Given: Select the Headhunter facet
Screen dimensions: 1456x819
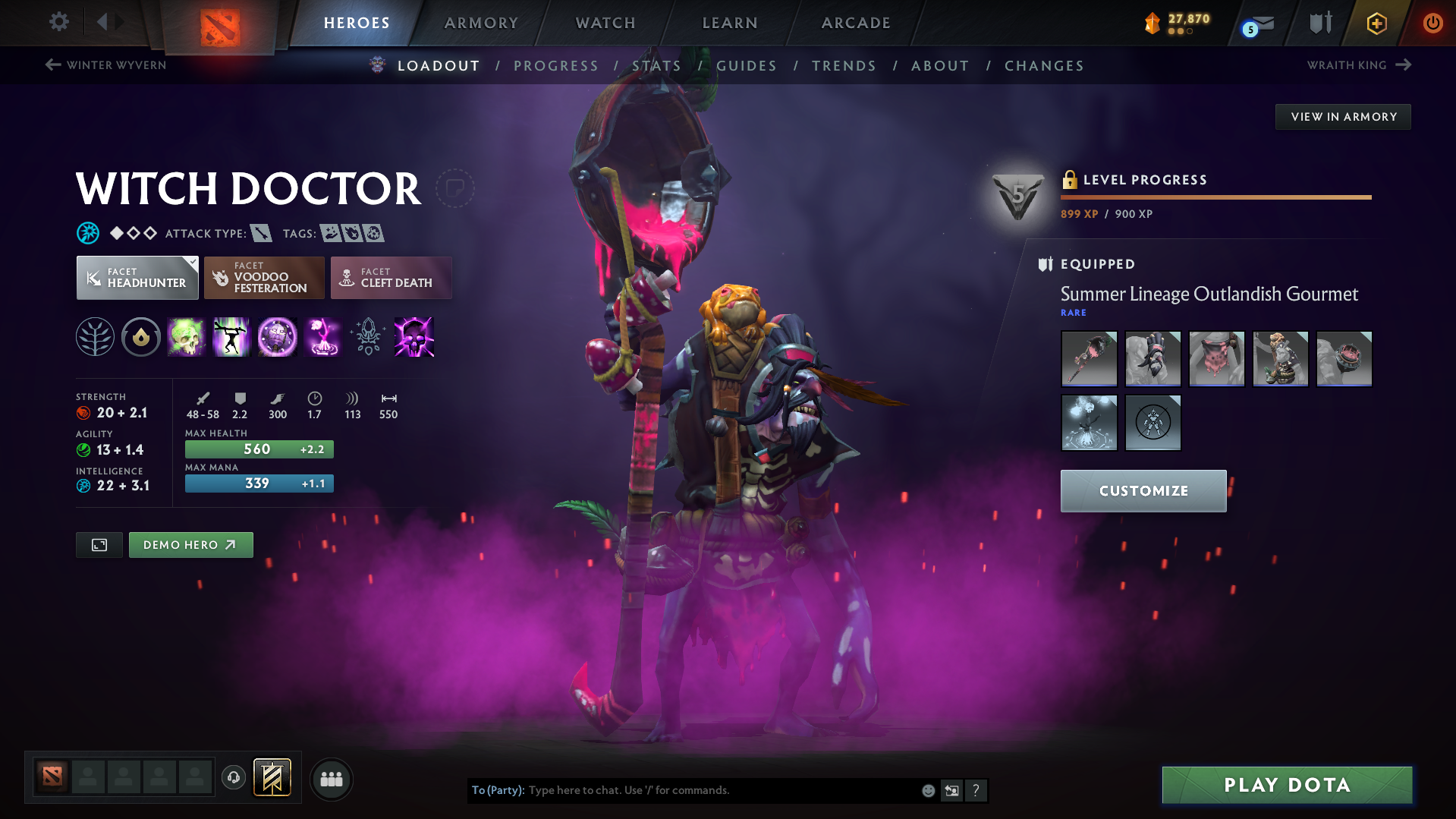Looking at the screenshot, I should [137, 277].
